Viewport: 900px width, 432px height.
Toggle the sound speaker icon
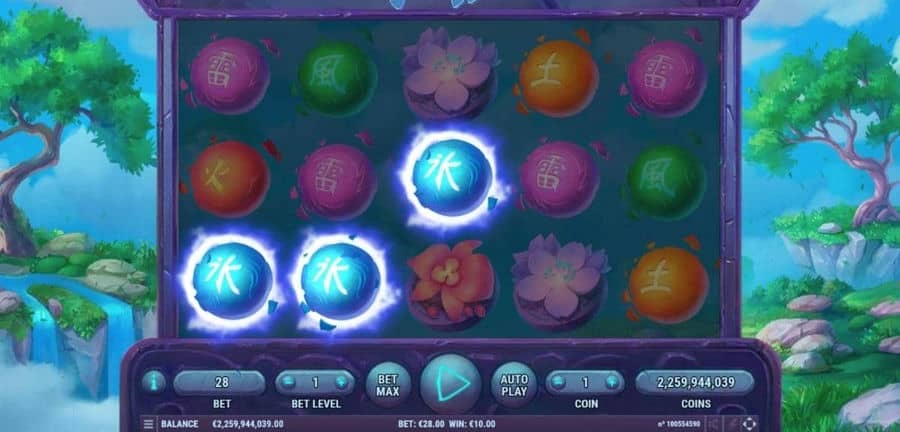713,424
